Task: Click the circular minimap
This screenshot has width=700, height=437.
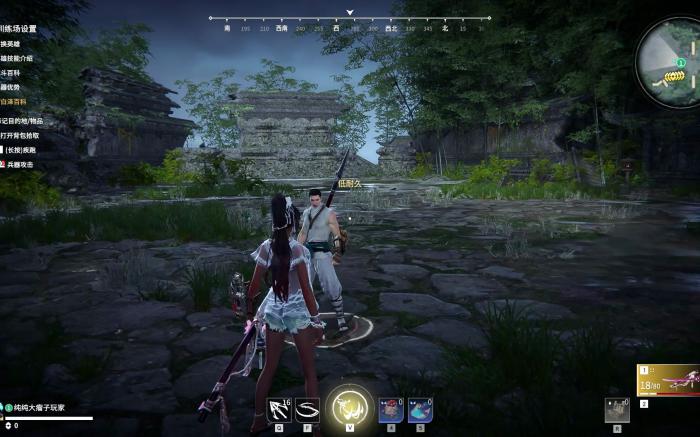Action: click(669, 56)
